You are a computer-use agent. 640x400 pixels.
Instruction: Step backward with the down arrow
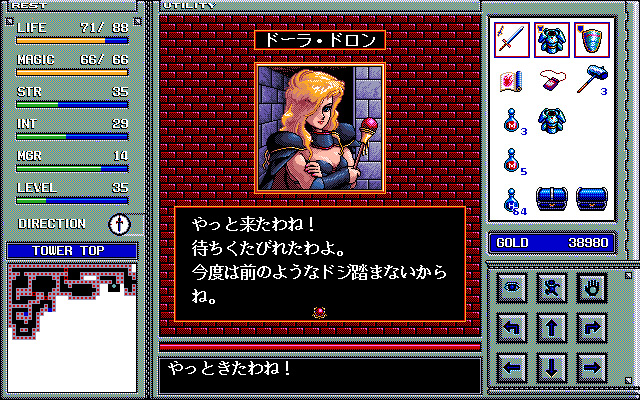point(552,366)
